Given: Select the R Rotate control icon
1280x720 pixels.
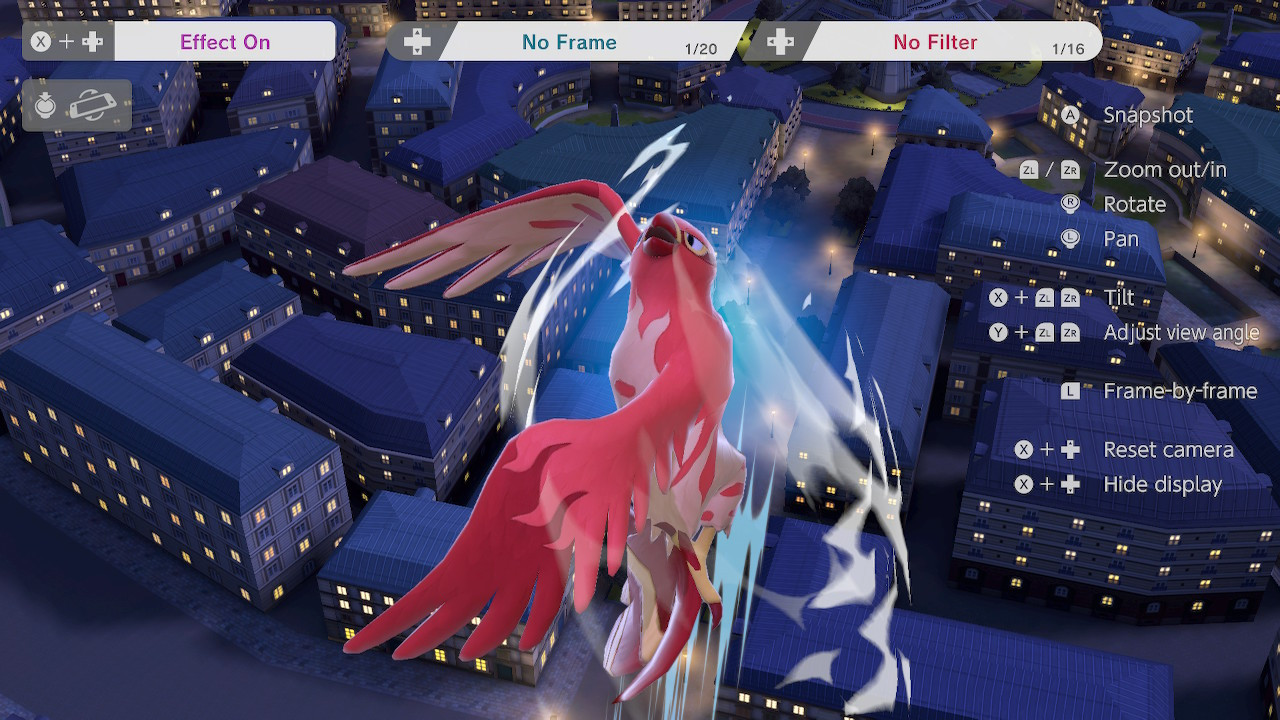Looking at the screenshot, I should click(x=1069, y=204).
